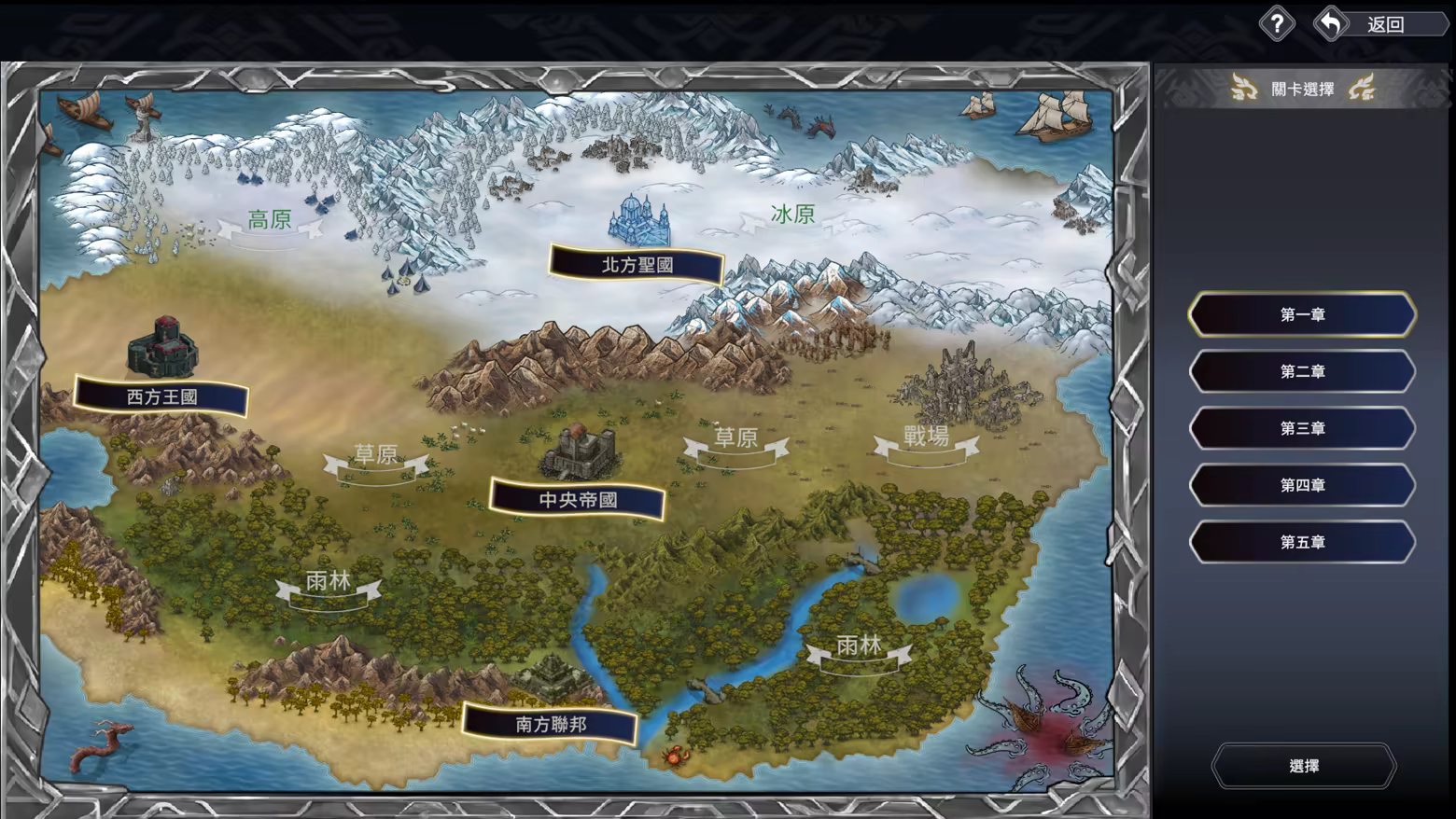Click the highlighted 第一章 selection
This screenshot has height=819, width=1456.
pos(1301,313)
